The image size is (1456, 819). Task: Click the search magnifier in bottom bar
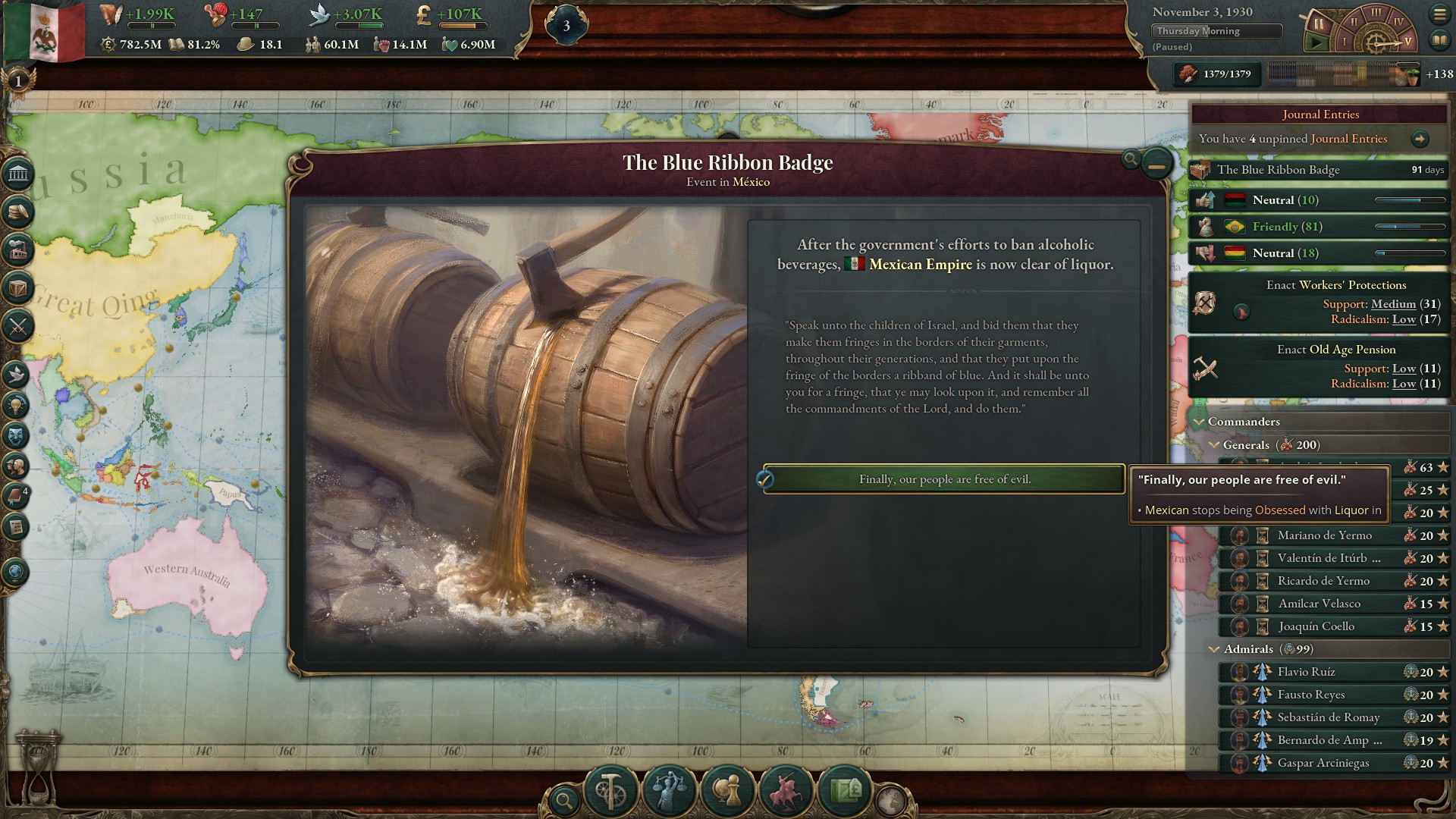pyautogui.click(x=563, y=799)
